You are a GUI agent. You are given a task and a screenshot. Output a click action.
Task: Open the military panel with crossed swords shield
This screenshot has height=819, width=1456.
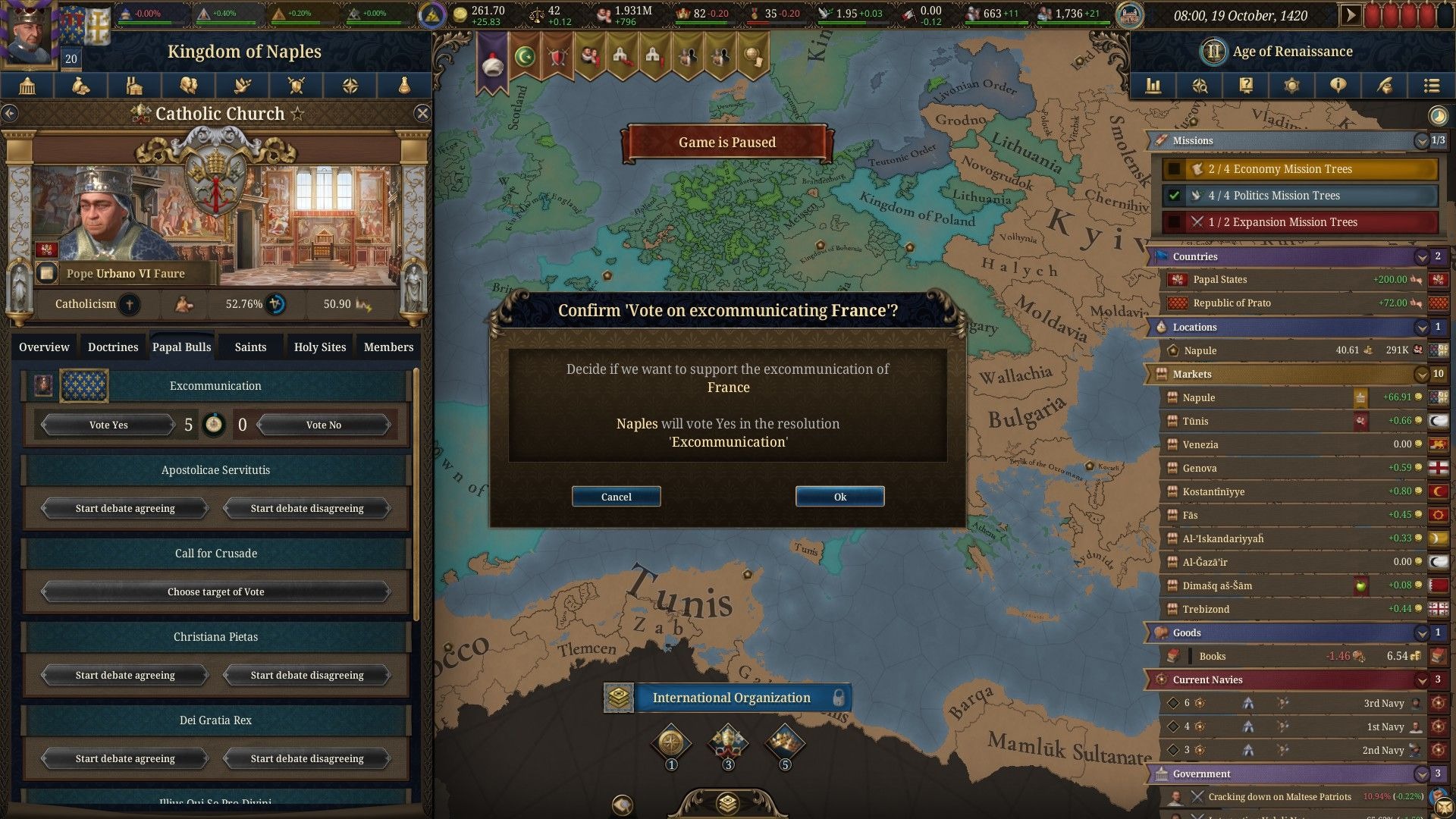point(297,86)
